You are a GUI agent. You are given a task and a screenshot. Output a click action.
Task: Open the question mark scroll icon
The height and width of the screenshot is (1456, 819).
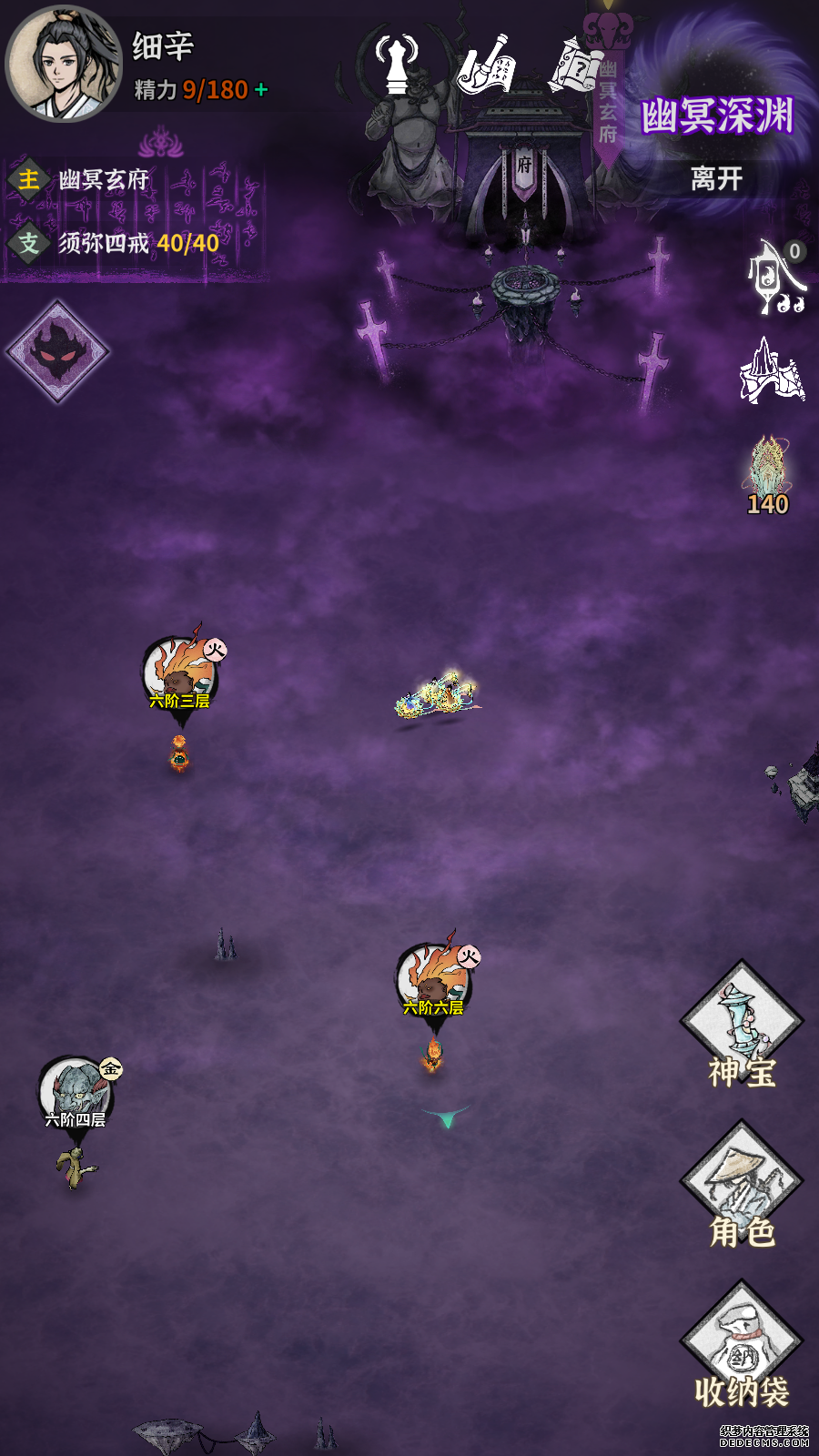pos(576,64)
